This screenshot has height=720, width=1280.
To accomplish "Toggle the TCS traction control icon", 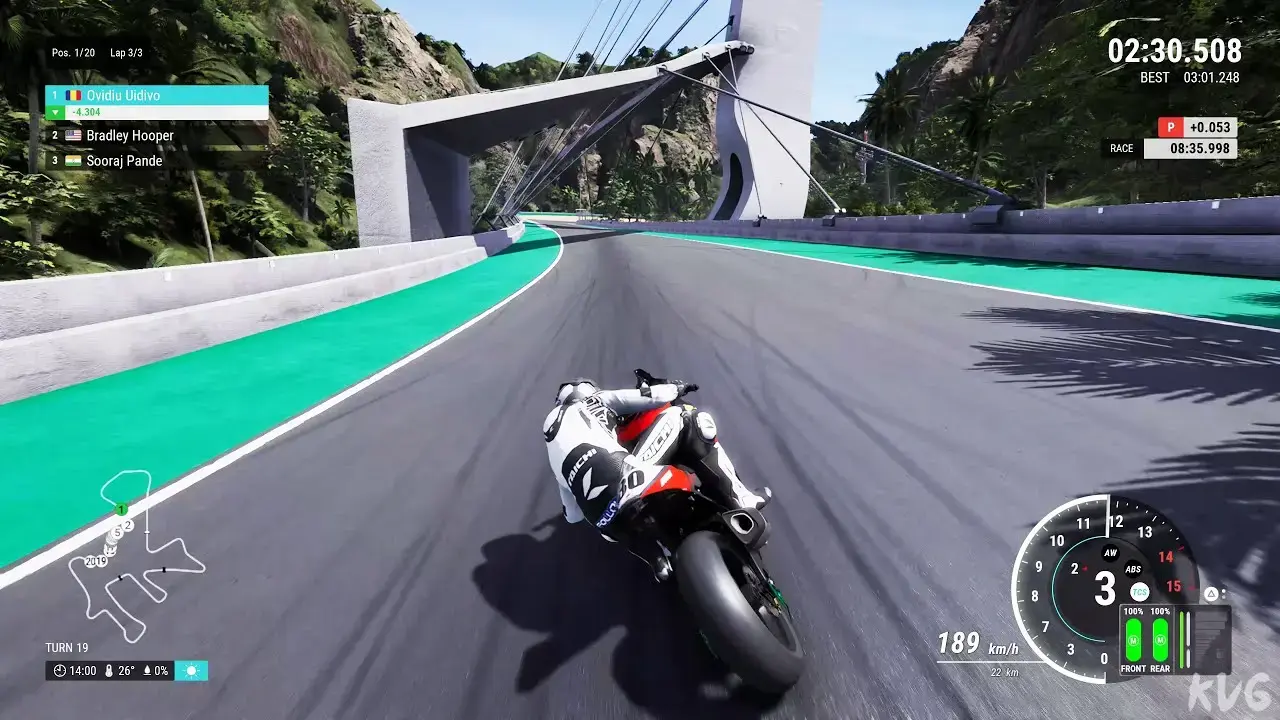I will coord(1139,591).
